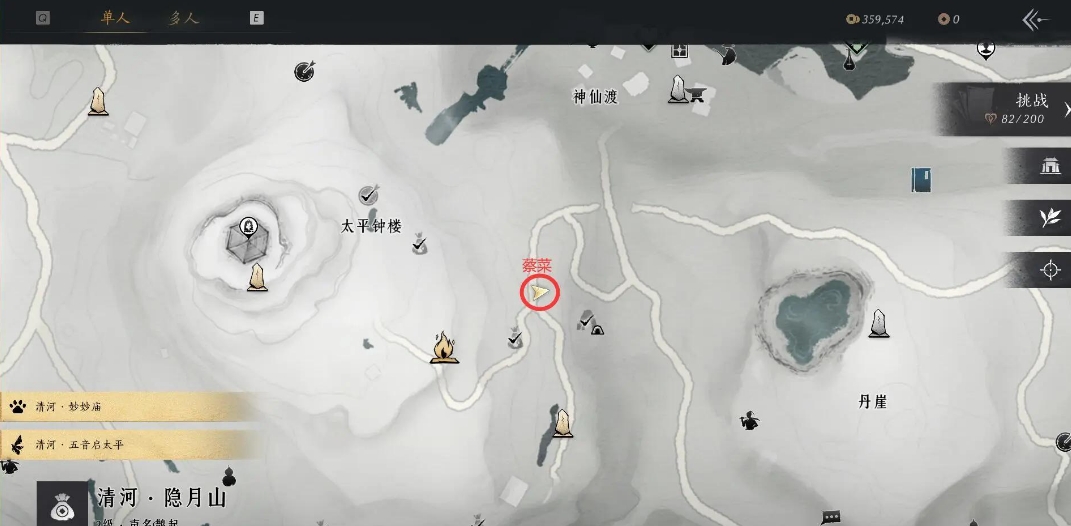Select the campfire marker on the map
Image resolution: width=1071 pixels, height=526 pixels.
(x=444, y=347)
